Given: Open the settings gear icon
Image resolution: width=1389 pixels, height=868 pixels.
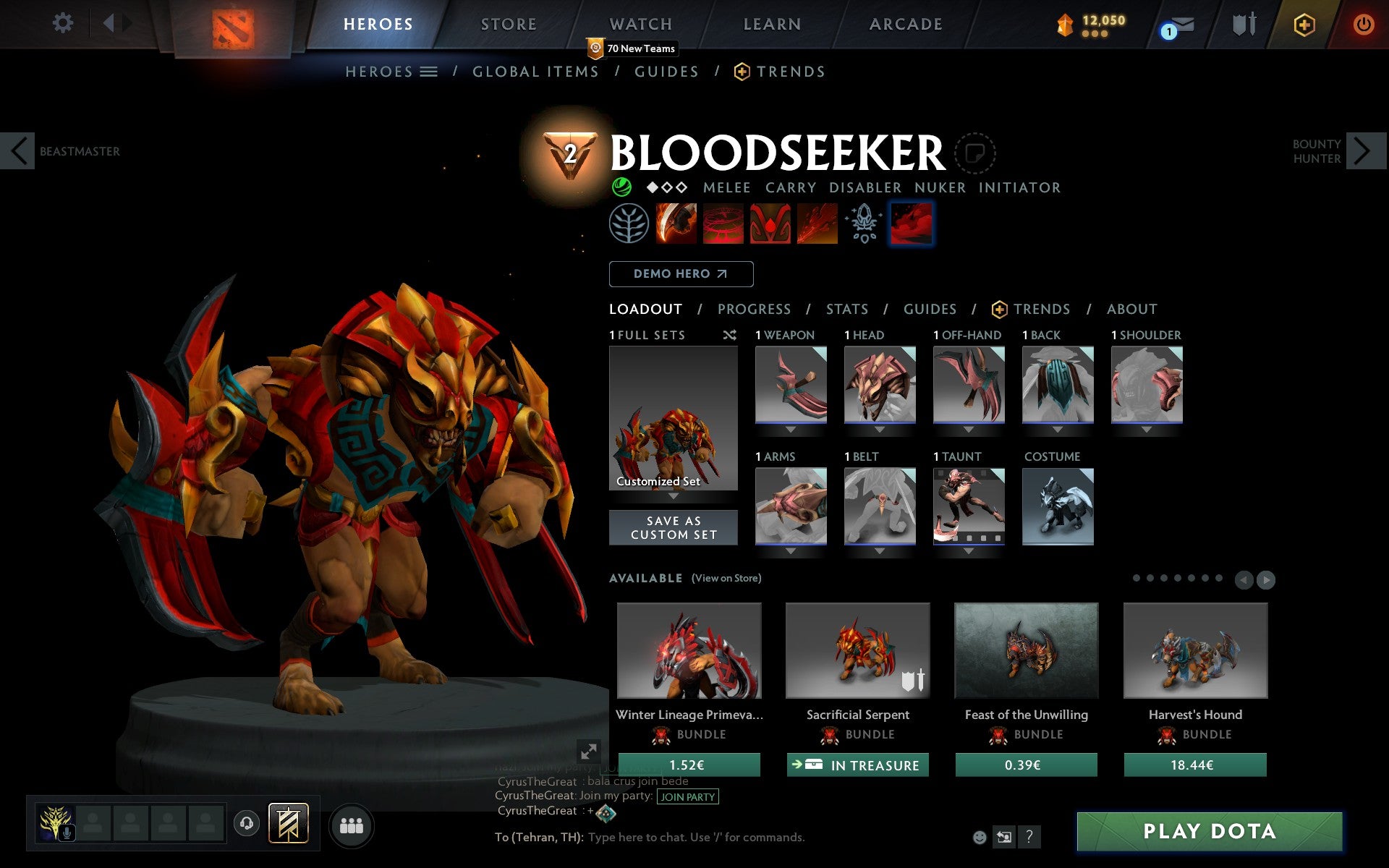Looking at the screenshot, I should pyautogui.click(x=64, y=24).
